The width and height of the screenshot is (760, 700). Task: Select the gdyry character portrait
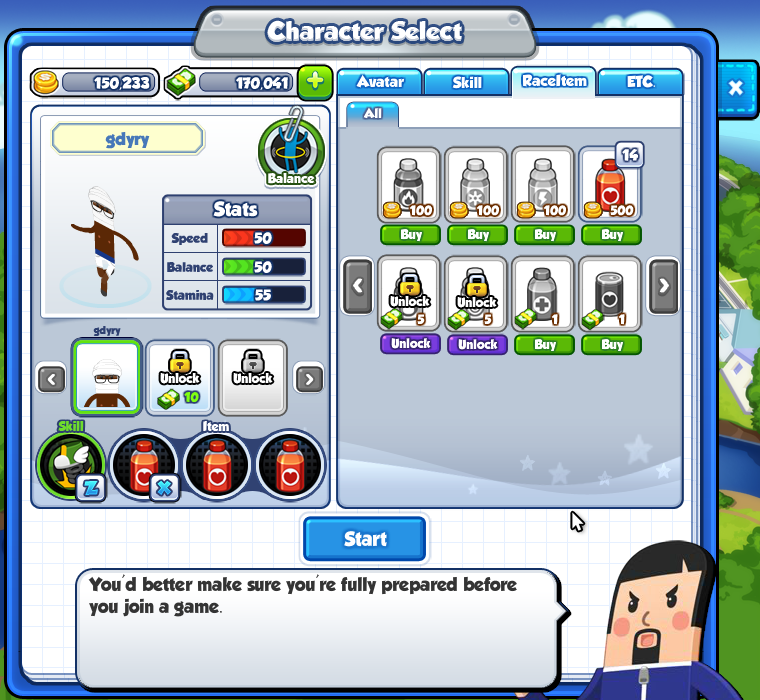[106, 376]
